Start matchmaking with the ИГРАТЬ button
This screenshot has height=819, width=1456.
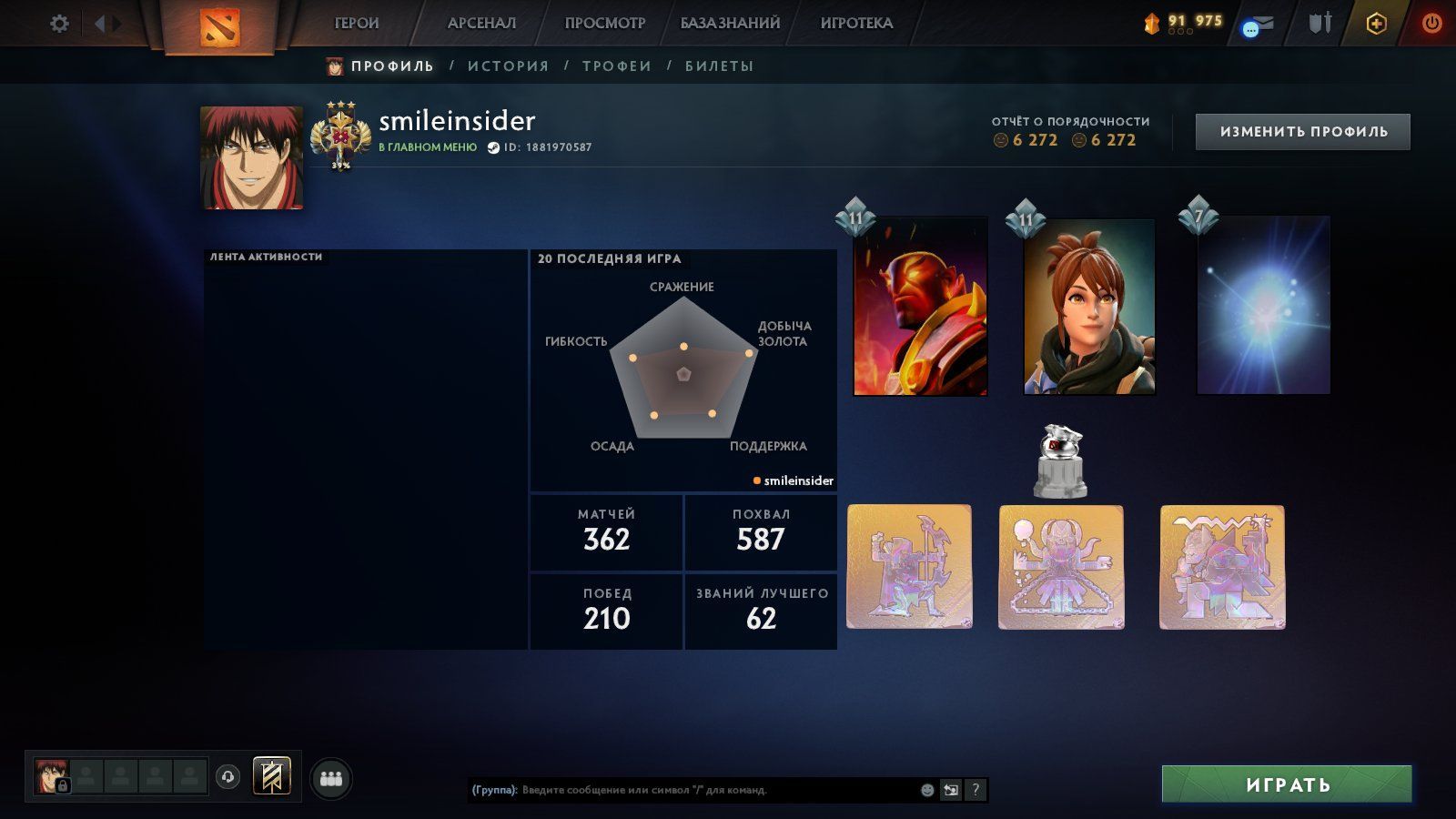1287,784
